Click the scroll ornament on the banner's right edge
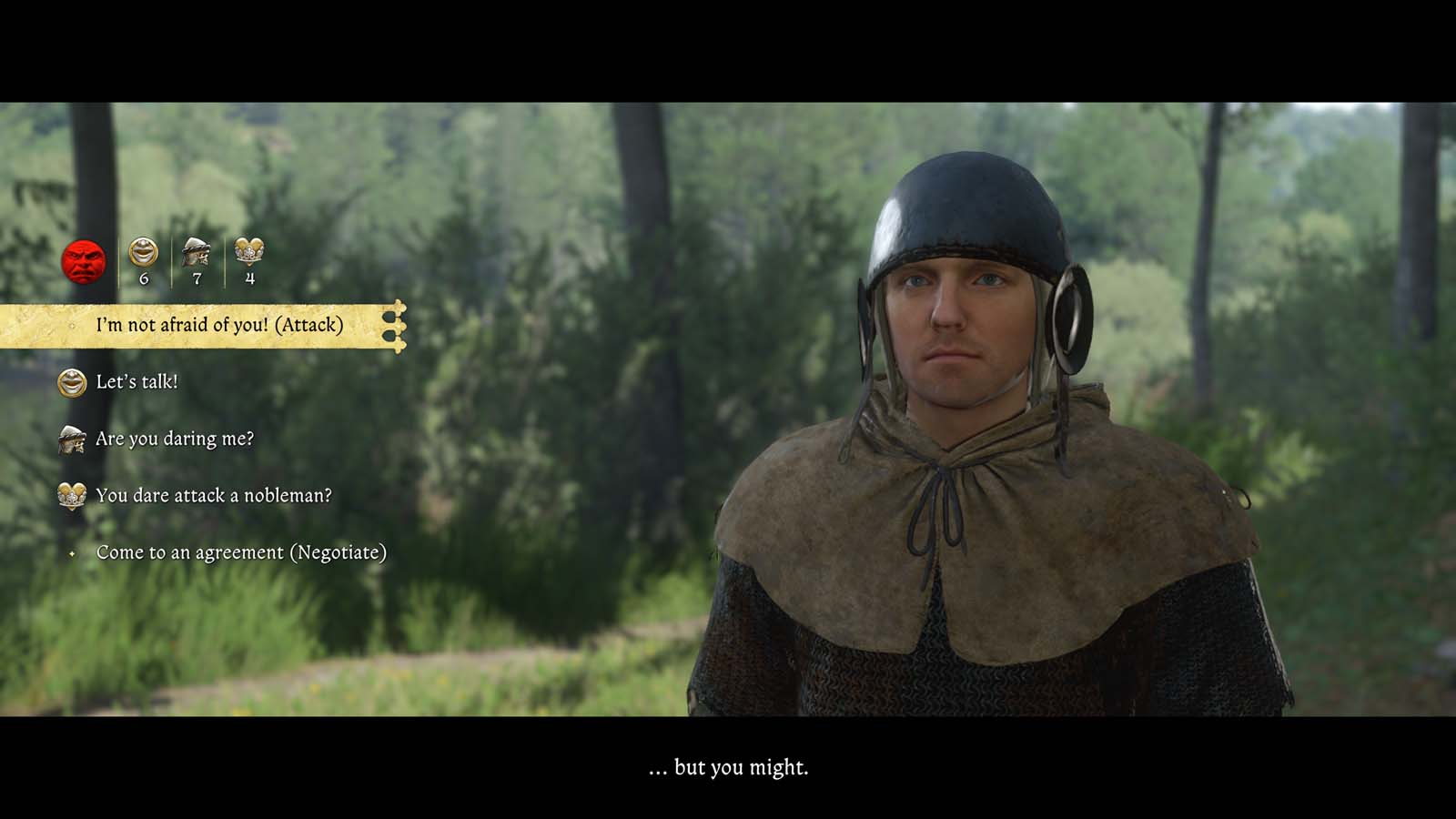1456x819 pixels. [x=398, y=324]
